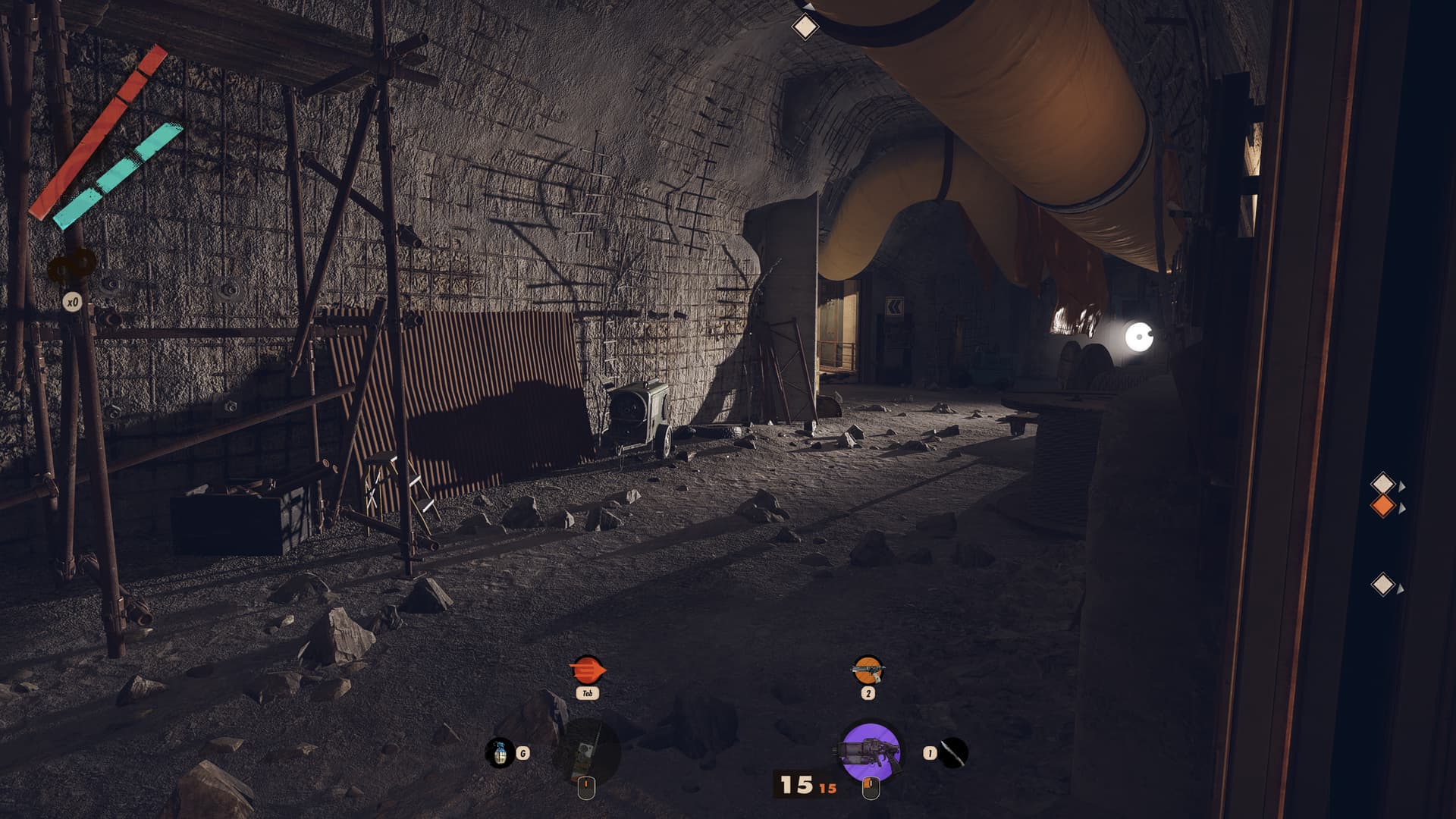The image size is (1456, 819).
Task: Activate the orange slab power icon
Action: click(x=587, y=670)
